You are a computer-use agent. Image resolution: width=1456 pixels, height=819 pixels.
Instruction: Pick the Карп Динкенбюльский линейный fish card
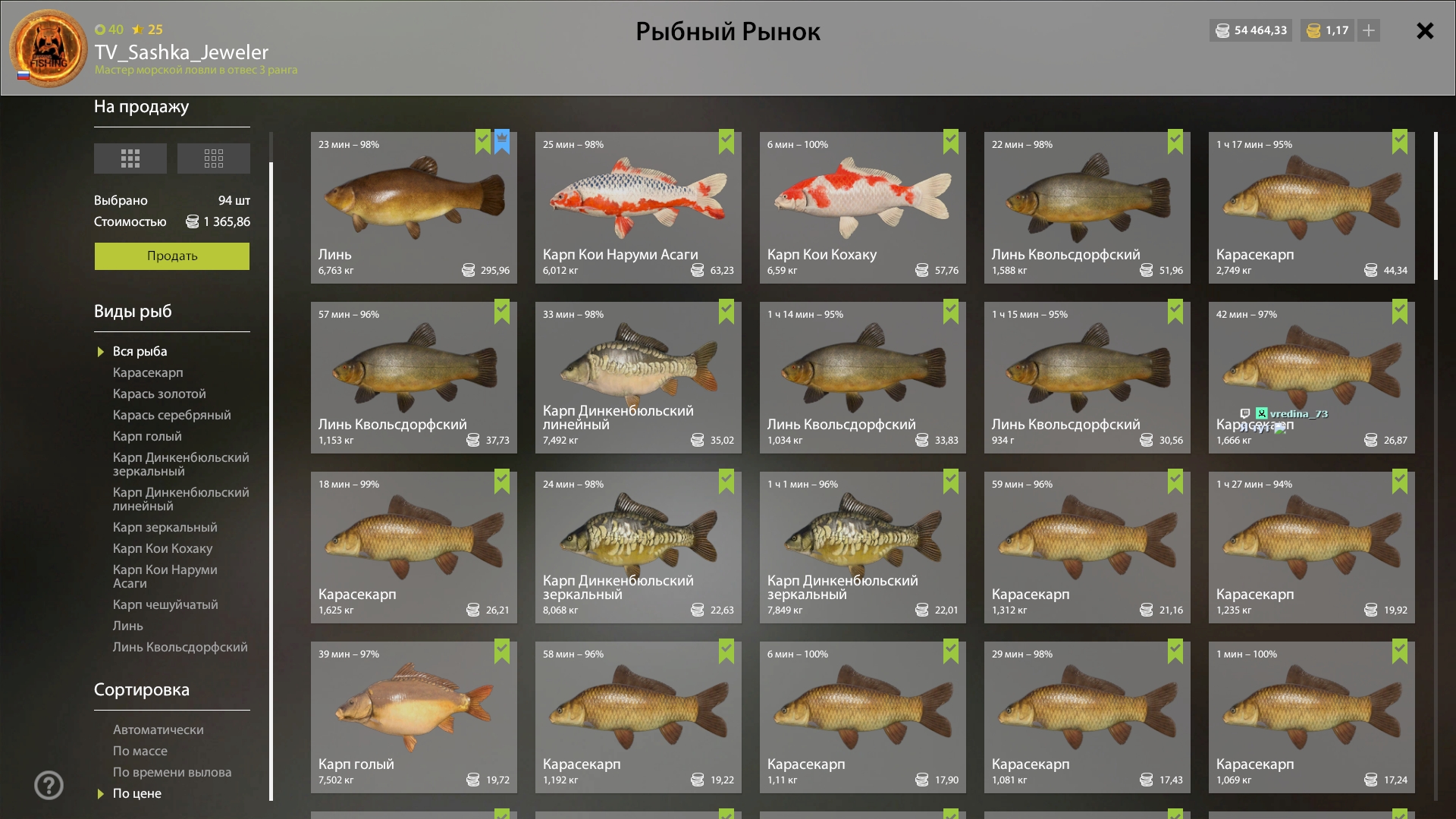(x=638, y=378)
